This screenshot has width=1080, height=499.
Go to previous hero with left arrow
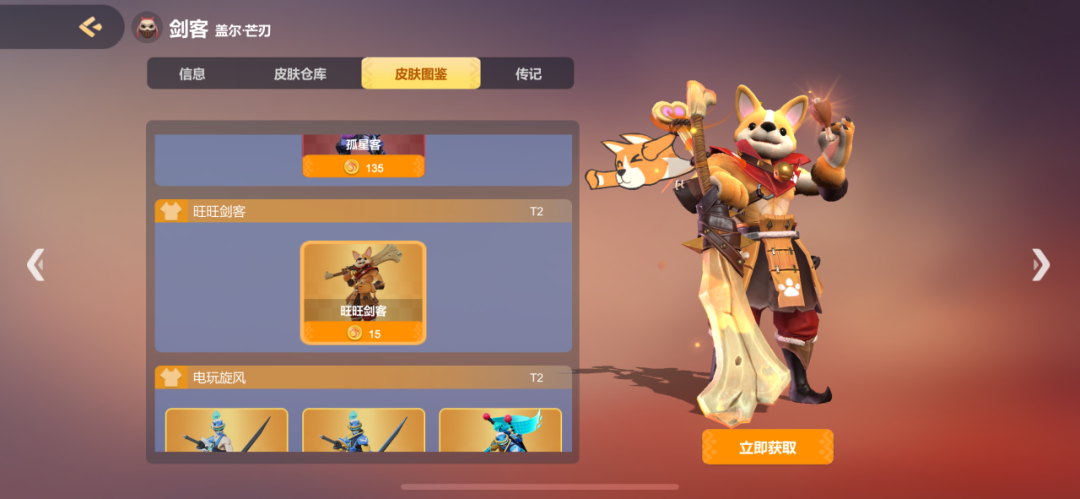(36, 264)
